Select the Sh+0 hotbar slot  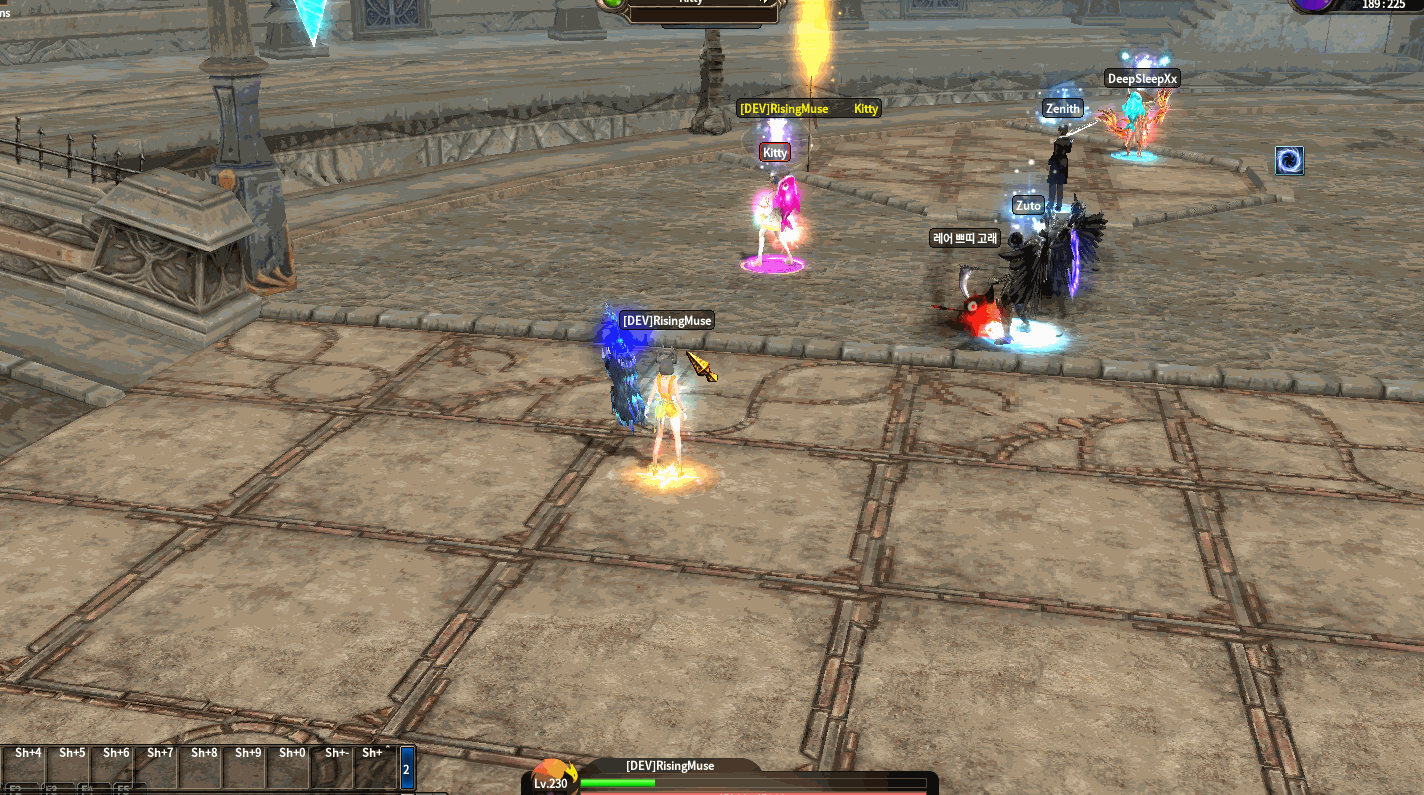(292, 767)
